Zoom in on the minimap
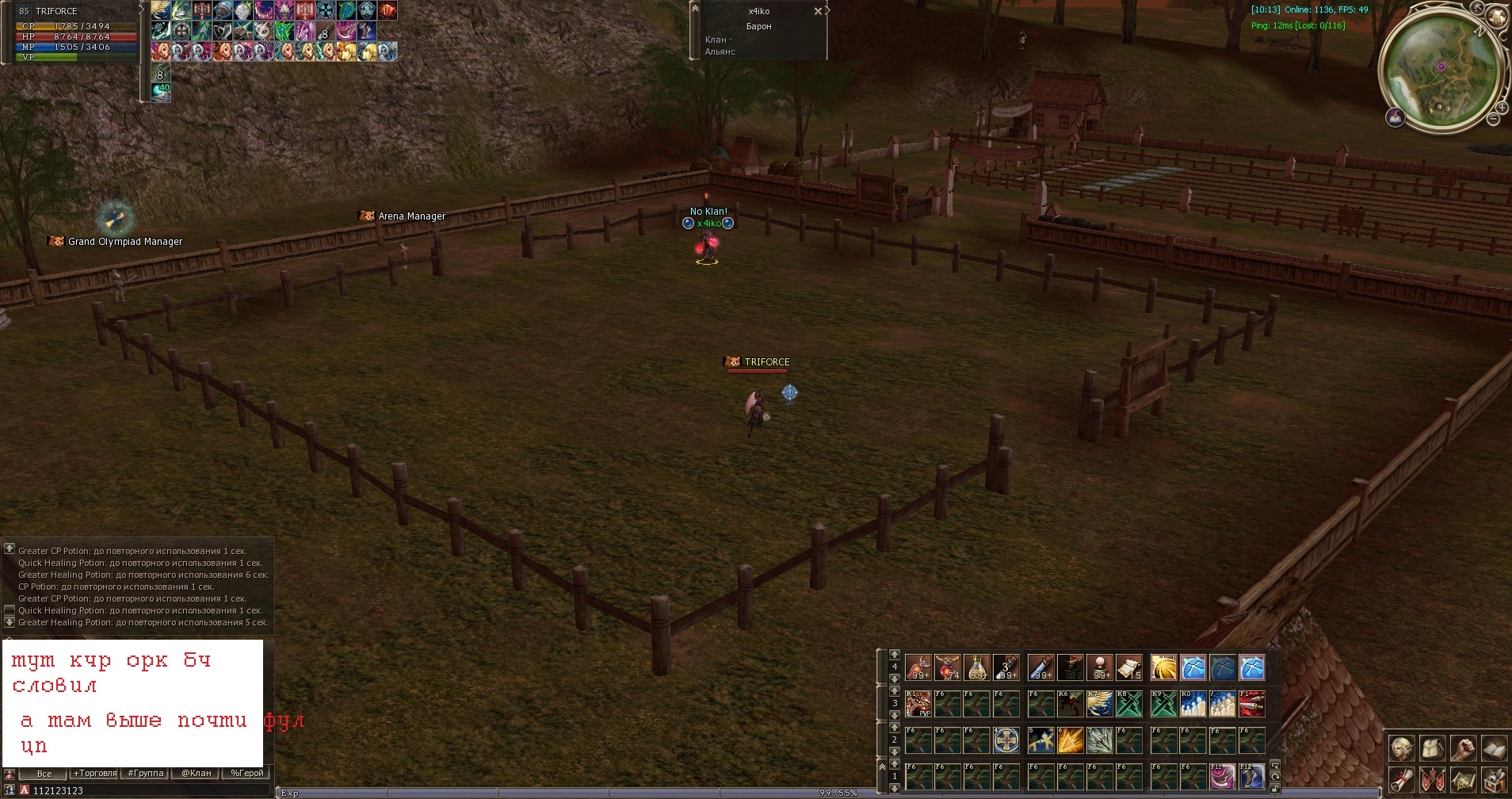 [x=1501, y=107]
